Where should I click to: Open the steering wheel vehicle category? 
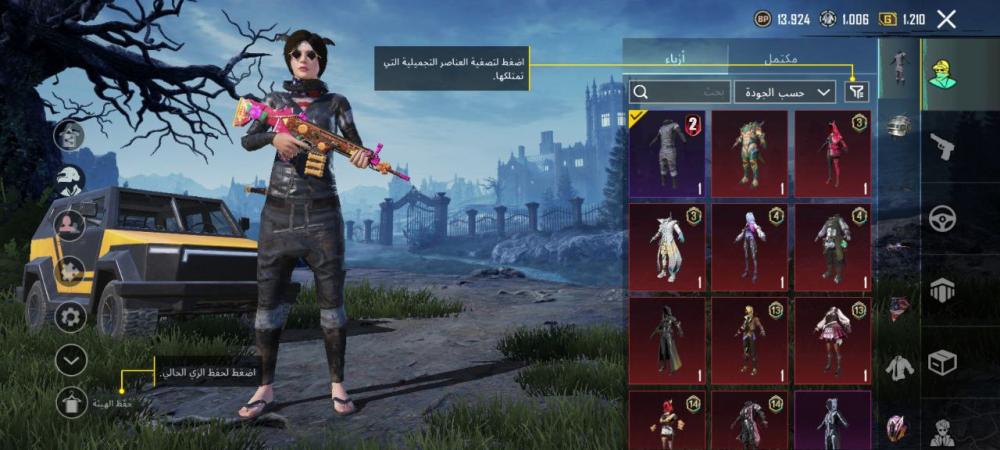click(x=941, y=218)
